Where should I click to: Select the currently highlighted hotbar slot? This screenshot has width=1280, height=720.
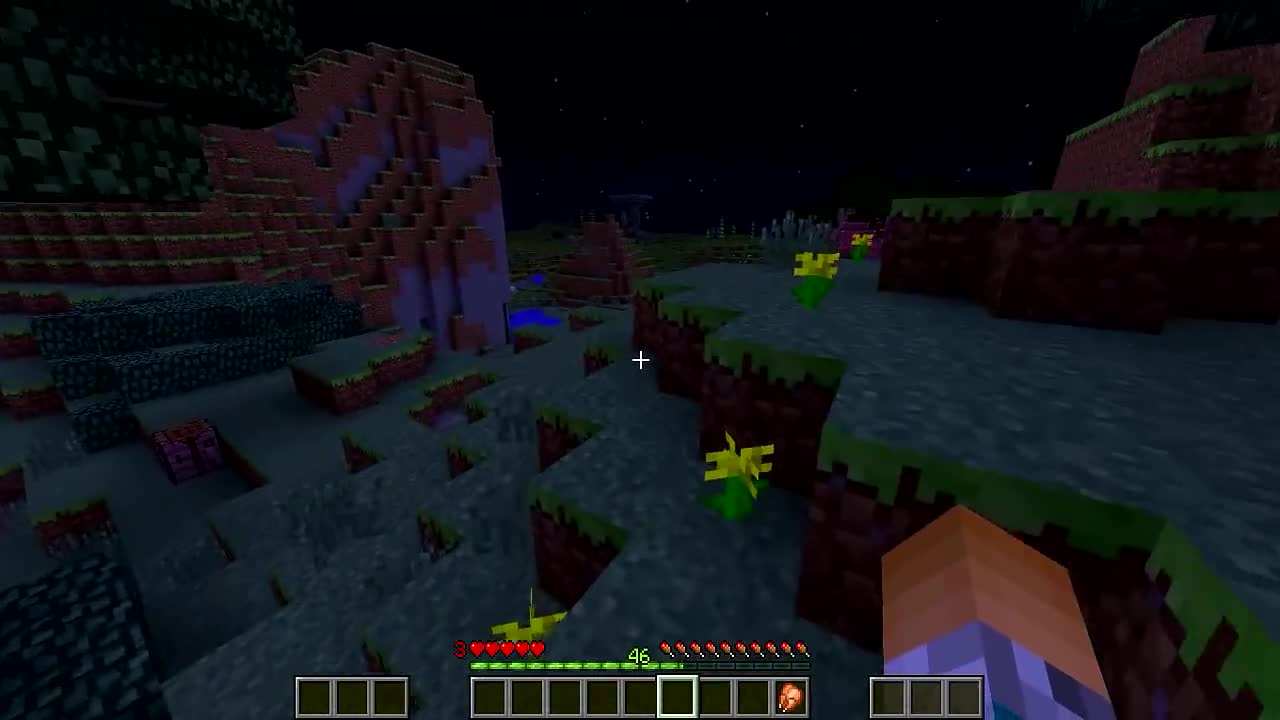(x=677, y=695)
